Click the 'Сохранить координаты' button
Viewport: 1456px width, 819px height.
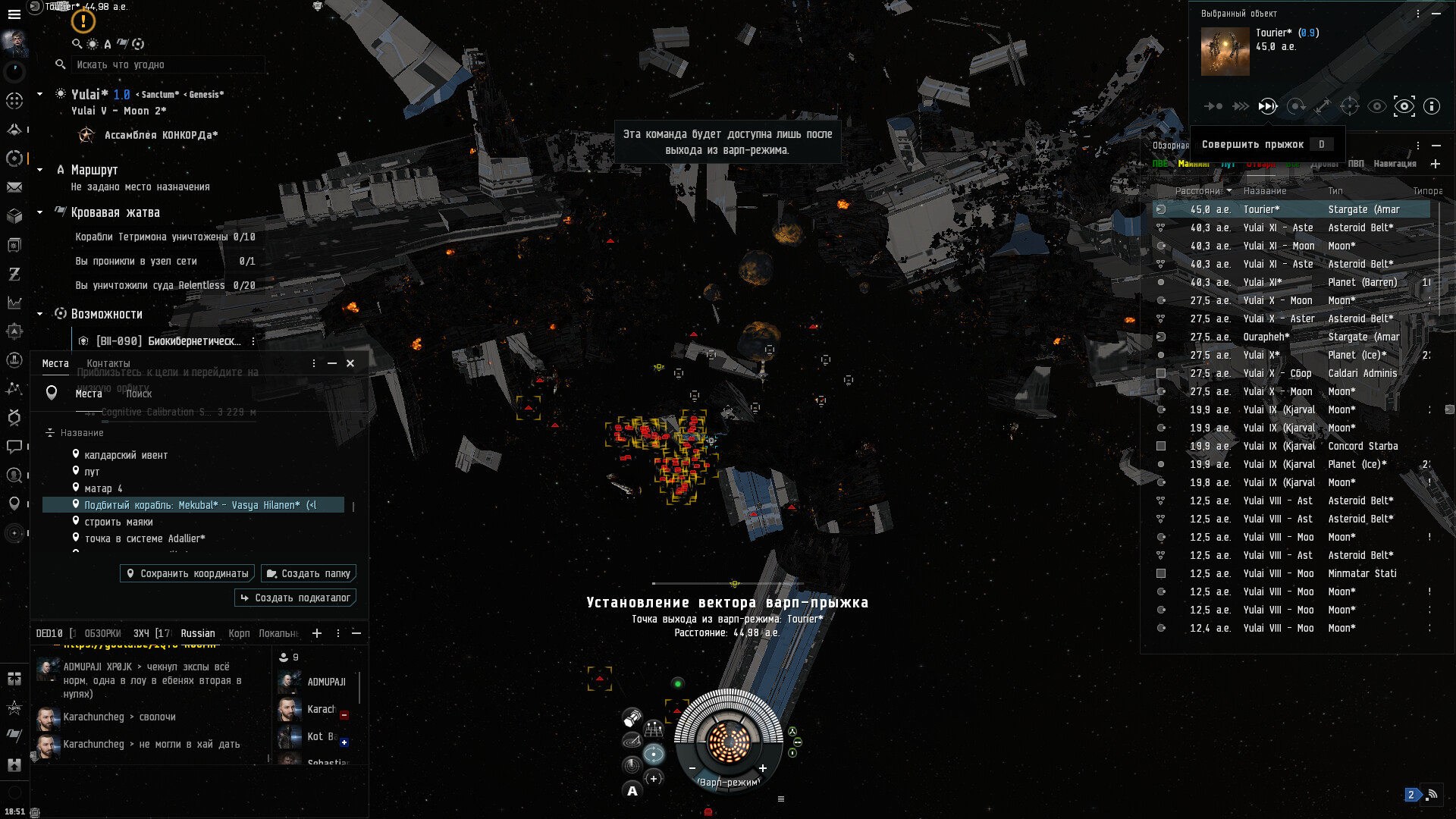(x=187, y=573)
